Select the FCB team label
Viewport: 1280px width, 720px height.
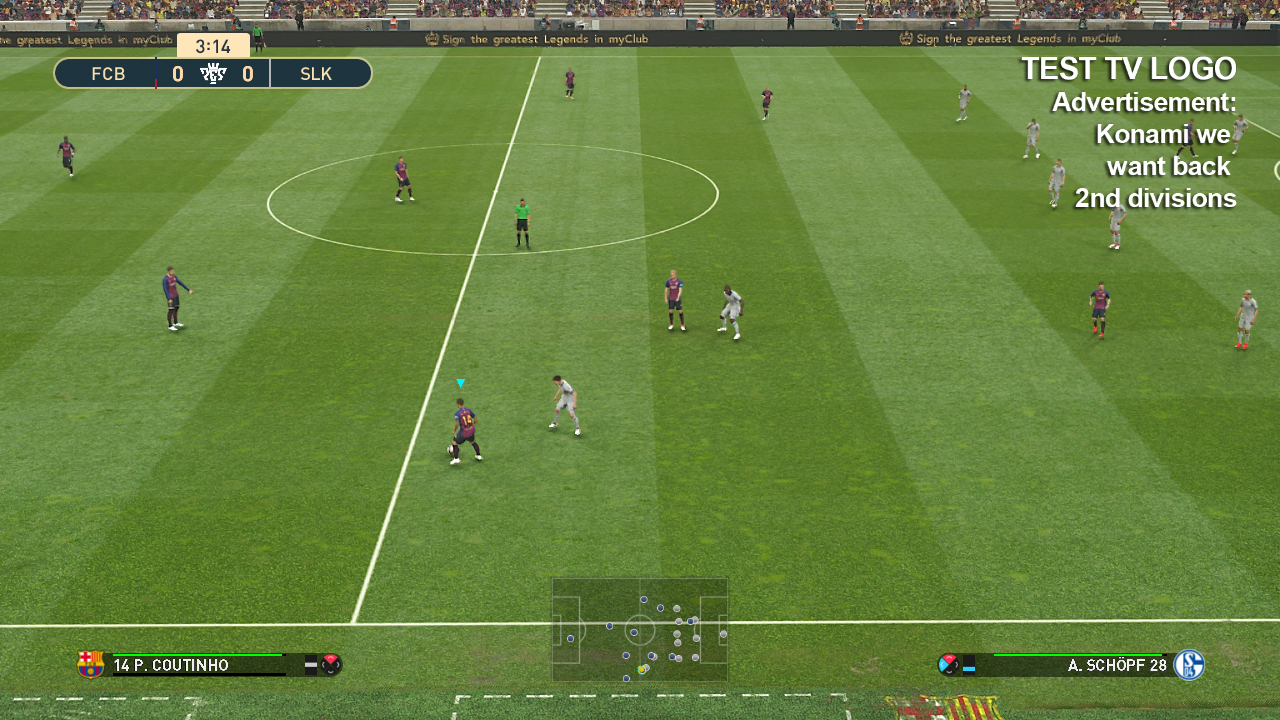click(x=108, y=73)
